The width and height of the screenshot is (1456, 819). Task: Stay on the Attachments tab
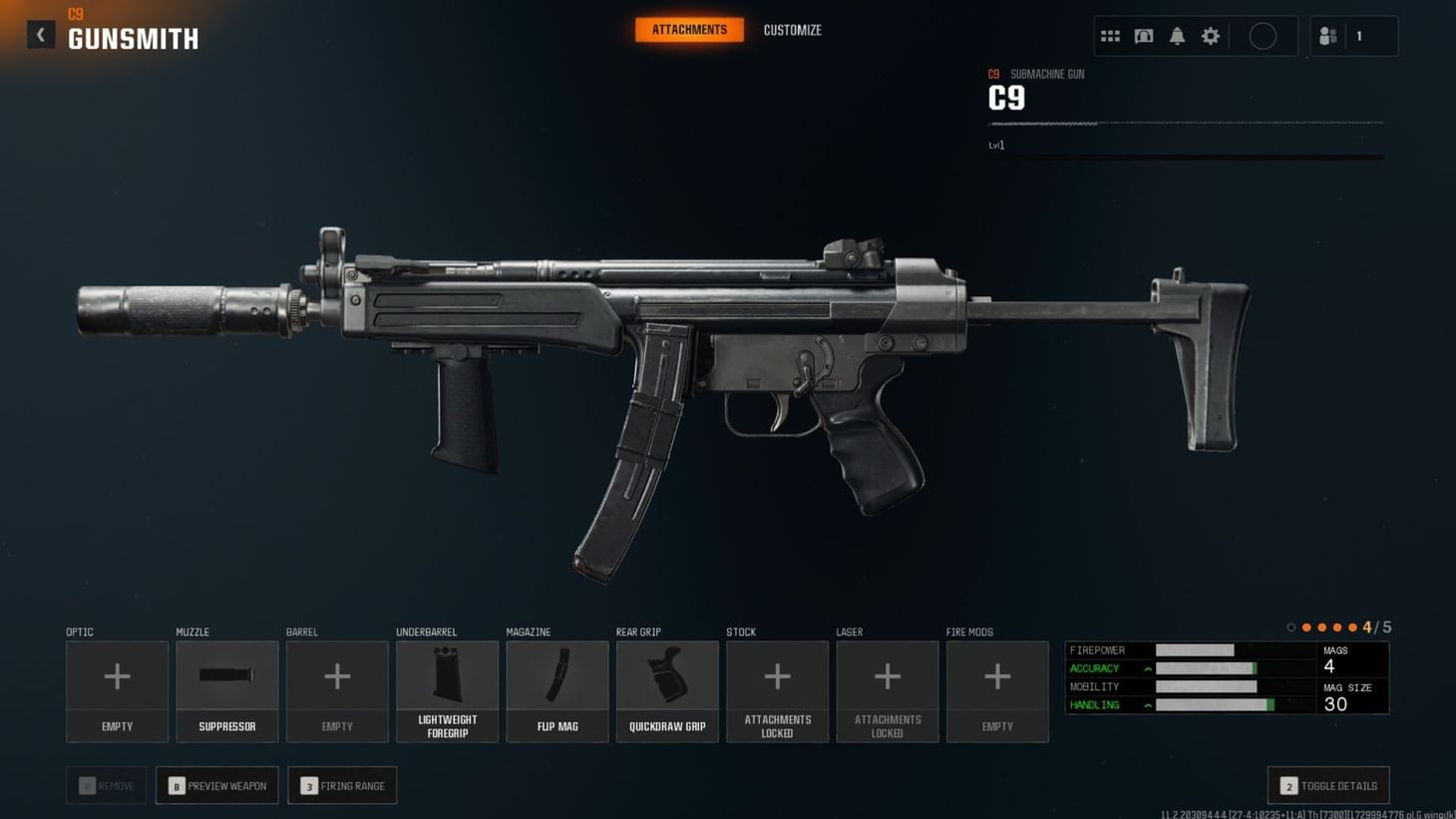pyautogui.click(x=688, y=30)
